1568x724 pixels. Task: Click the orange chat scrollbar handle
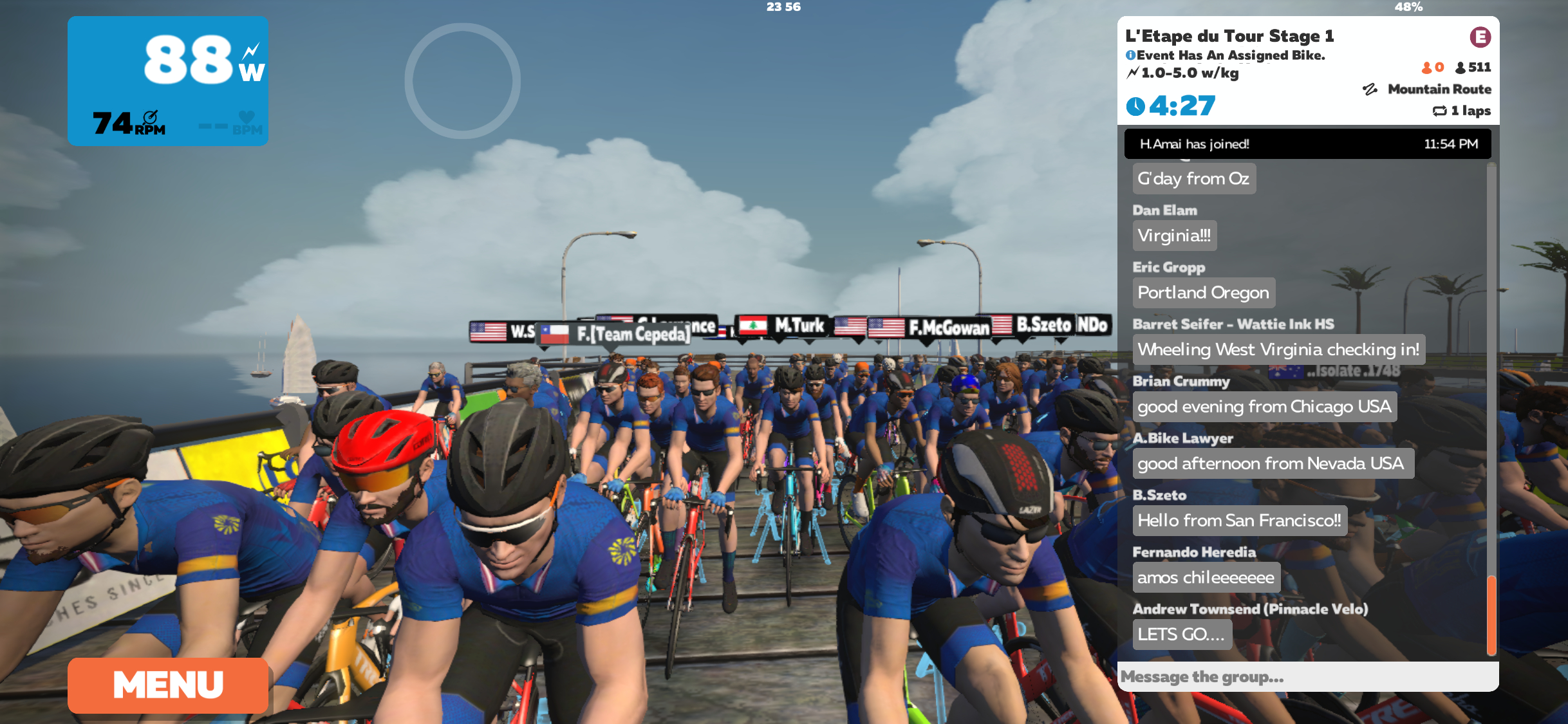pyautogui.click(x=1491, y=615)
